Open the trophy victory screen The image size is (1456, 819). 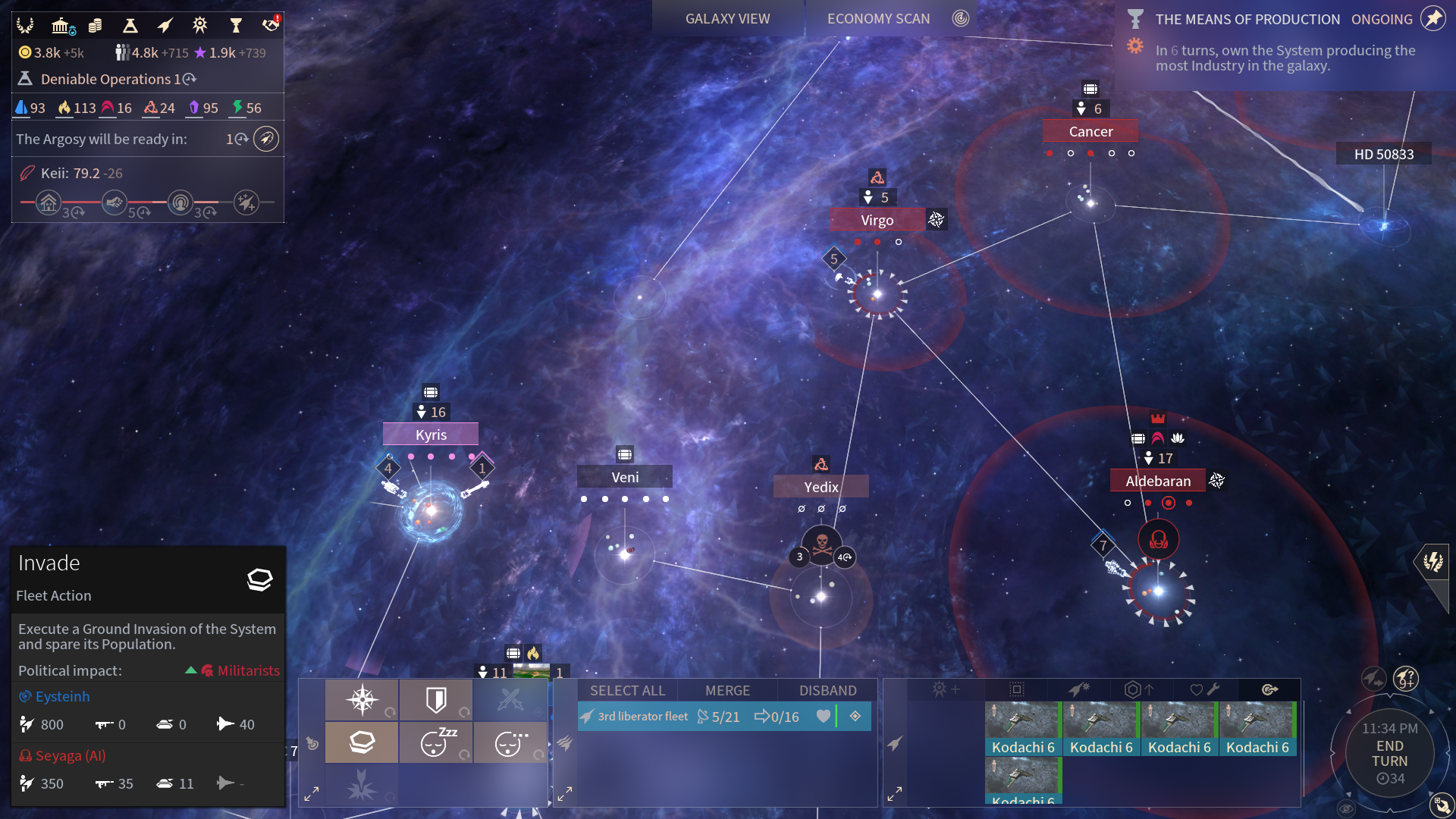pyautogui.click(x=236, y=26)
